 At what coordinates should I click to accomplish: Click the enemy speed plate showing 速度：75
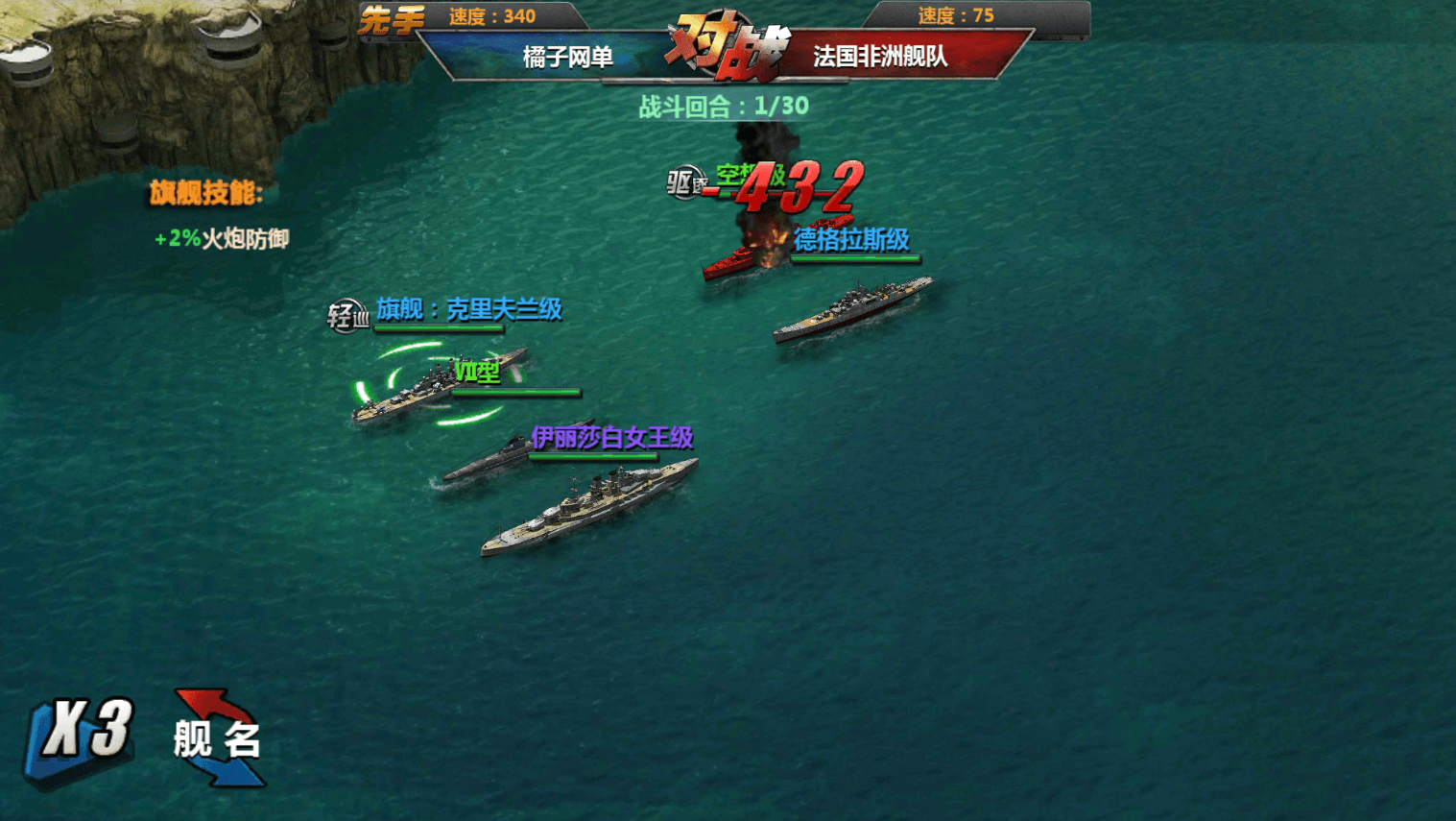(x=956, y=16)
